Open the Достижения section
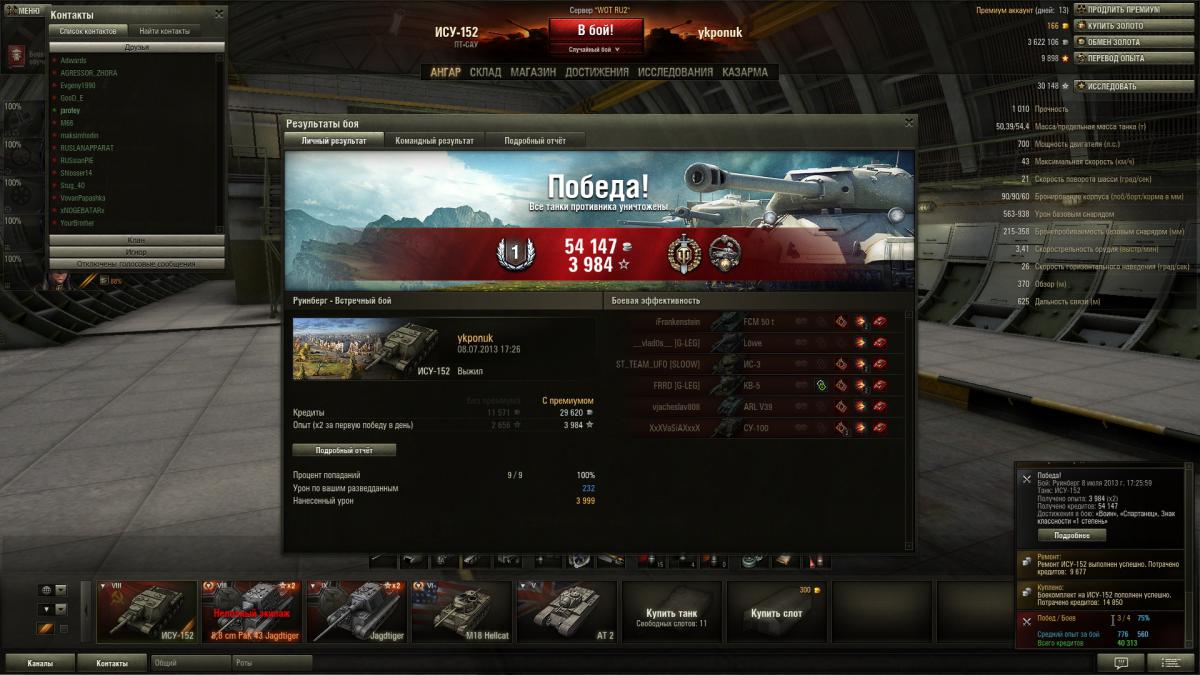The width and height of the screenshot is (1200, 675). click(596, 72)
